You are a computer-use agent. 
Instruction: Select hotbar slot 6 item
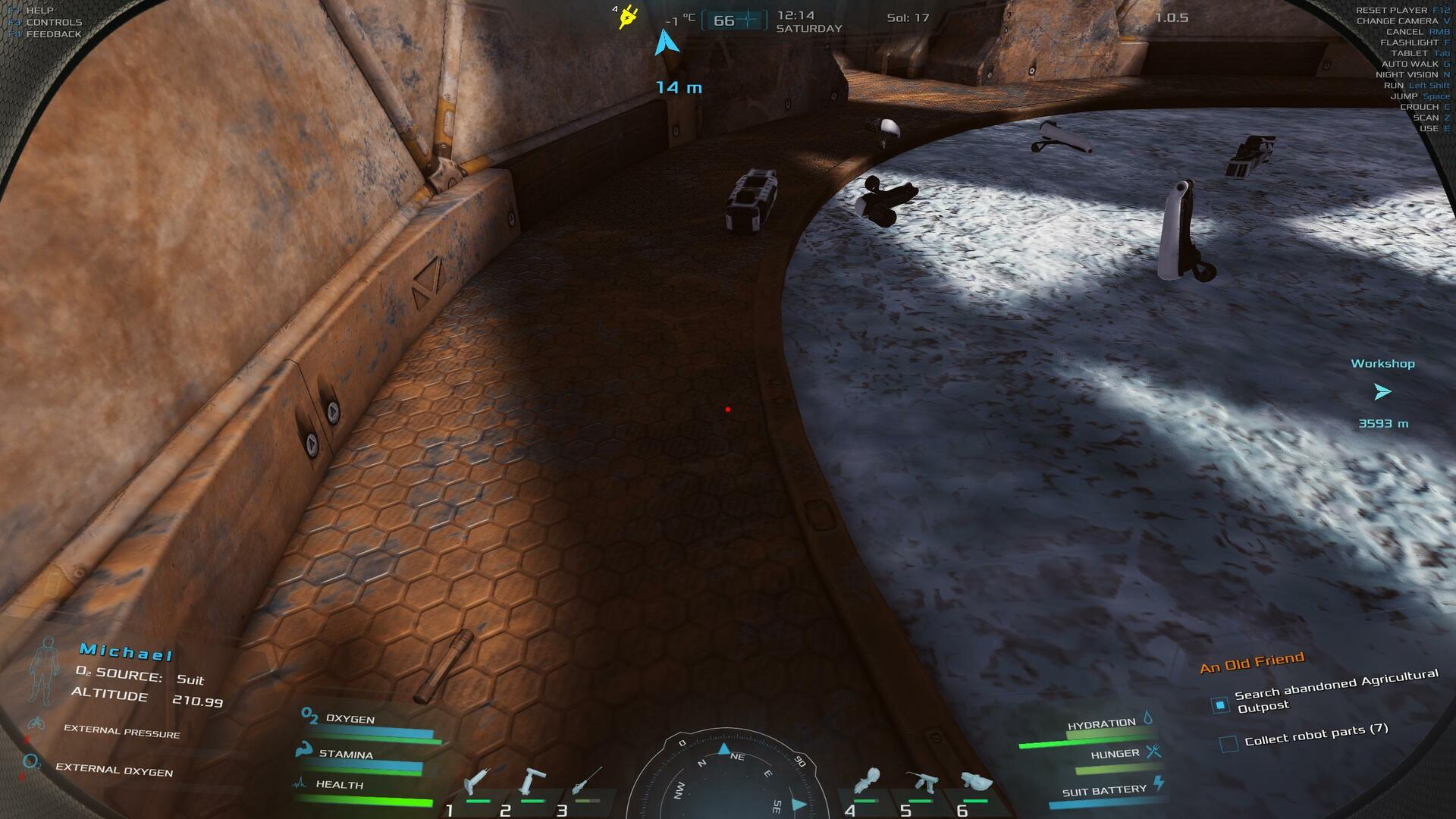976,781
